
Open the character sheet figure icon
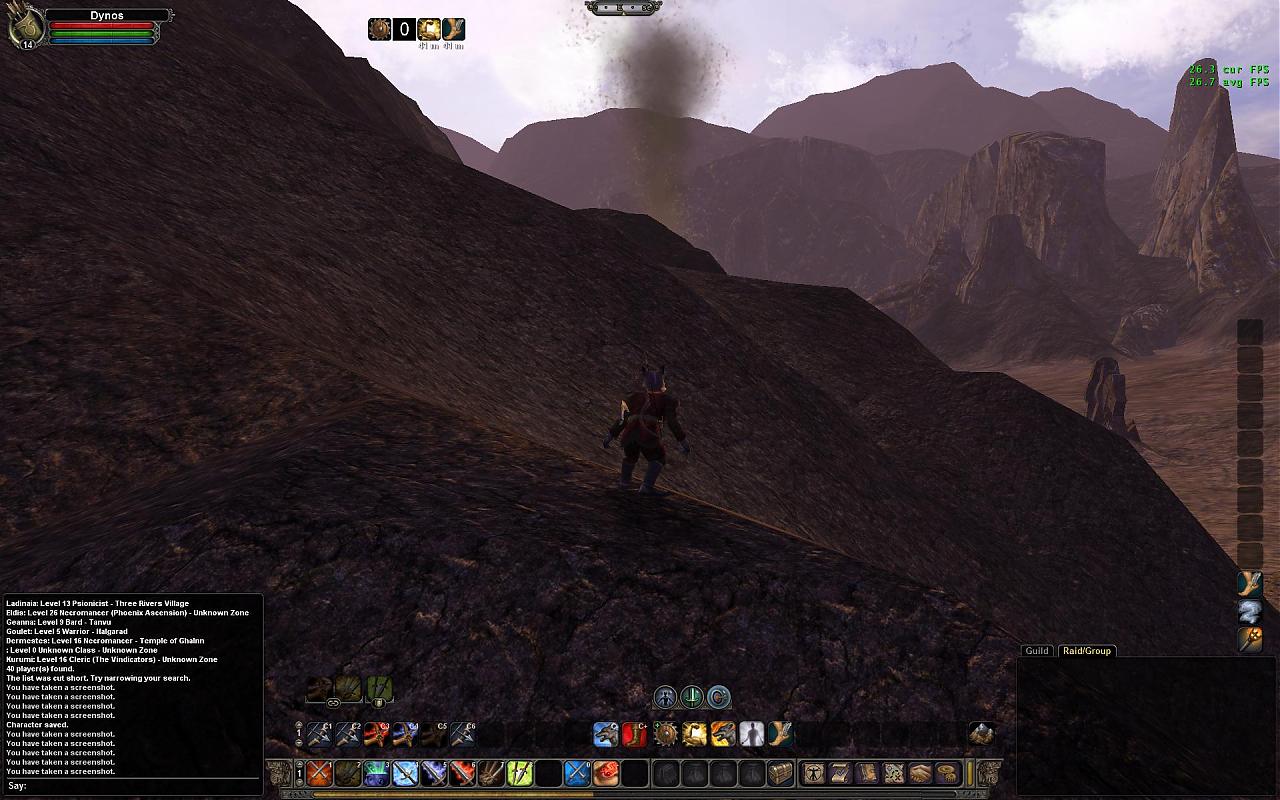(x=815, y=773)
